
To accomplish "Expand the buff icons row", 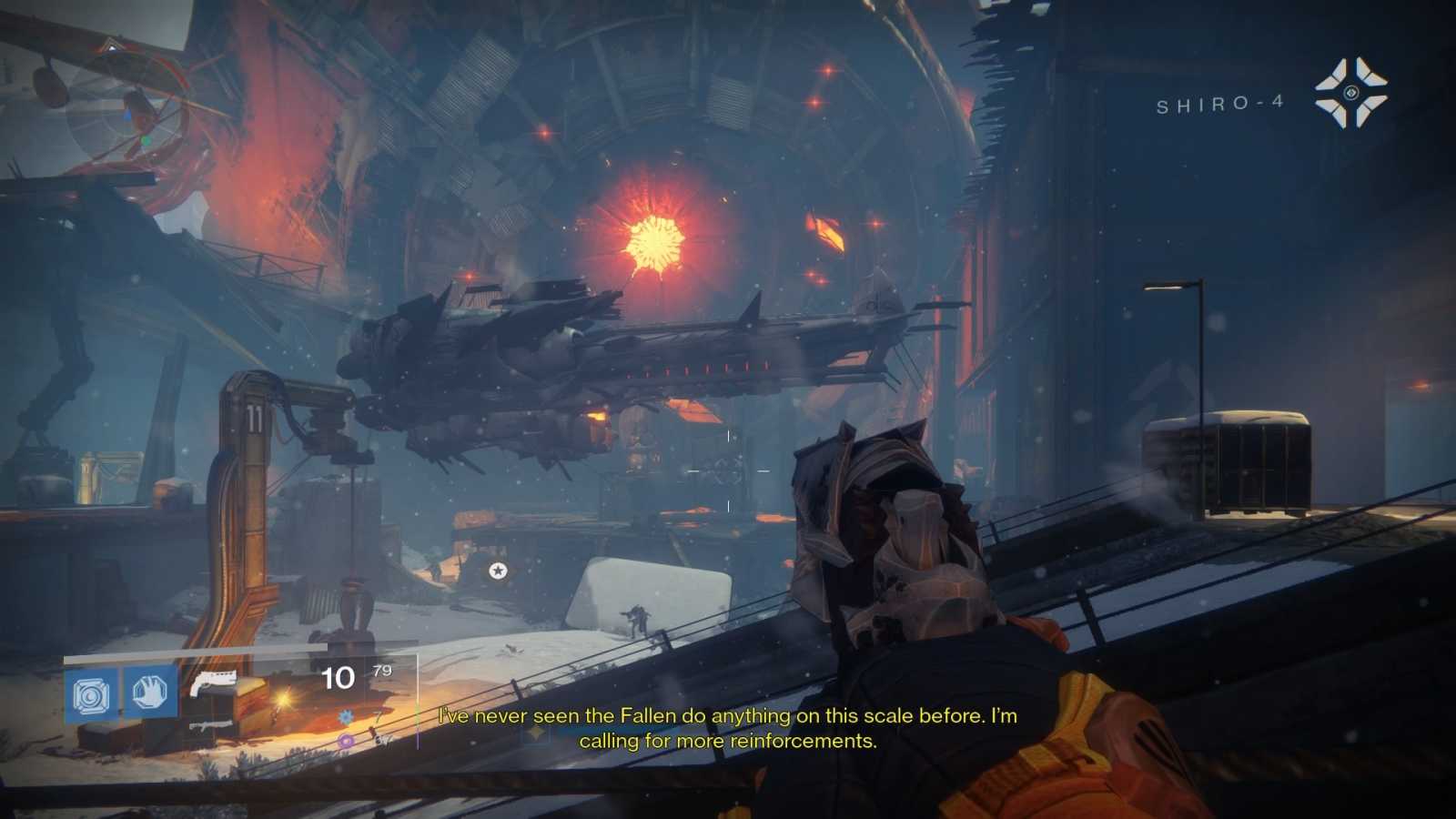I will pyautogui.click(x=345, y=728).
